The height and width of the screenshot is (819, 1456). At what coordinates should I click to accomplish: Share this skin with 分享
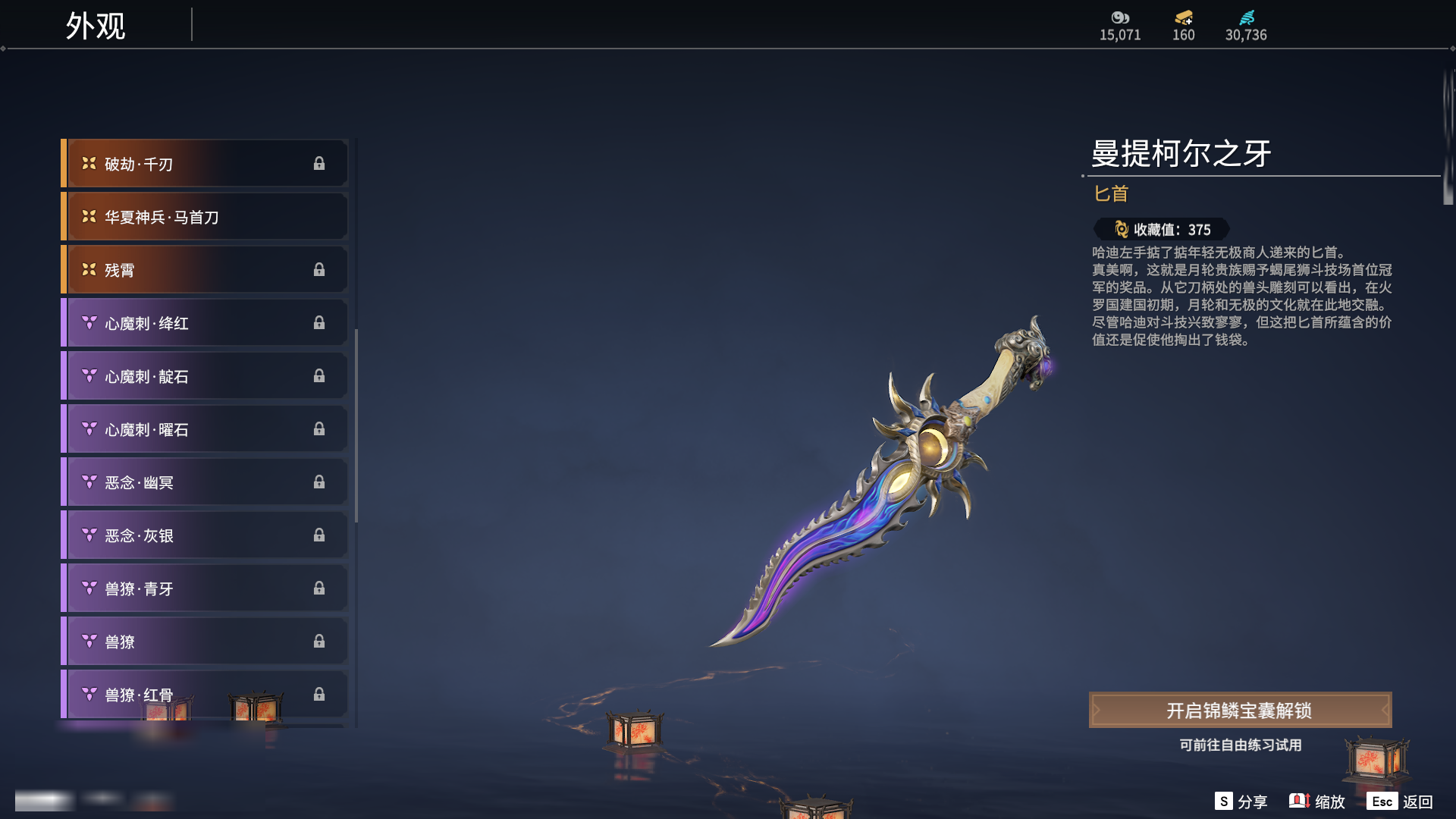tap(1241, 802)
